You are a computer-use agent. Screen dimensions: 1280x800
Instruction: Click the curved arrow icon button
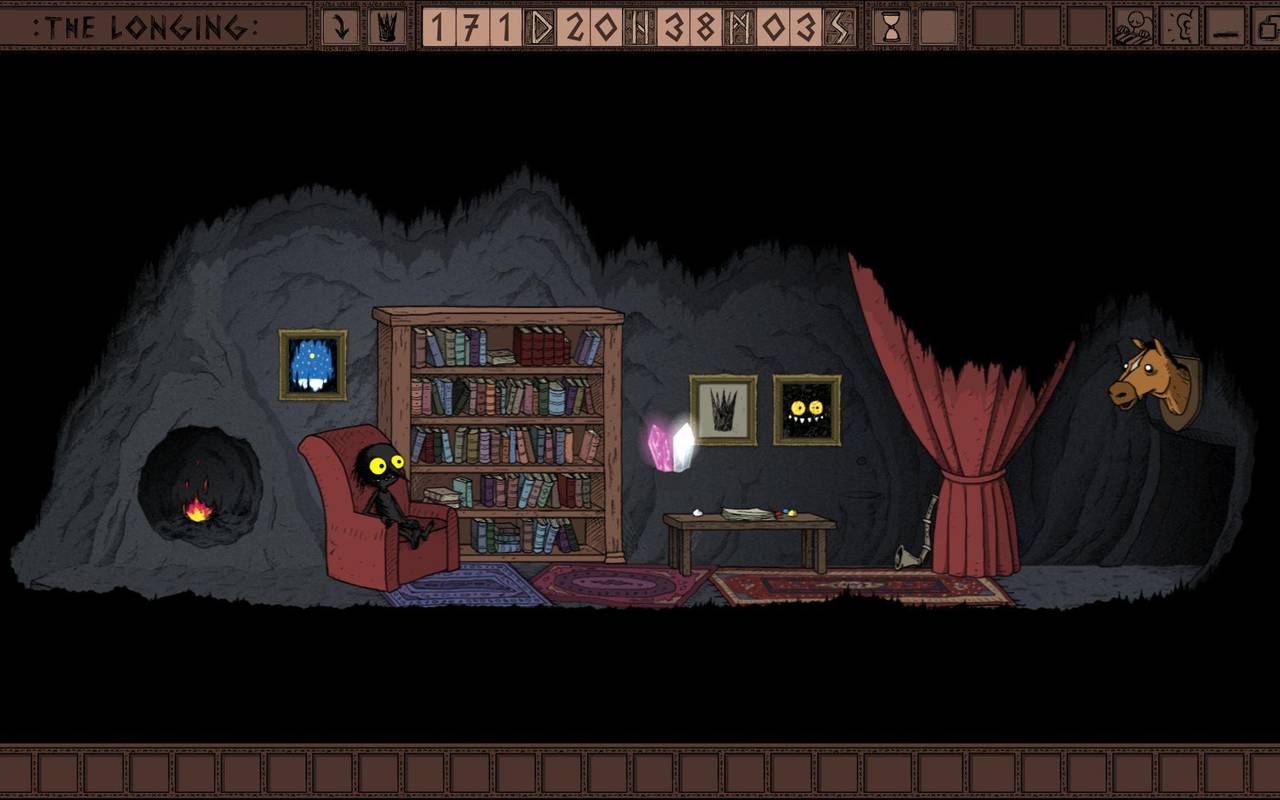tap(340, 27)
